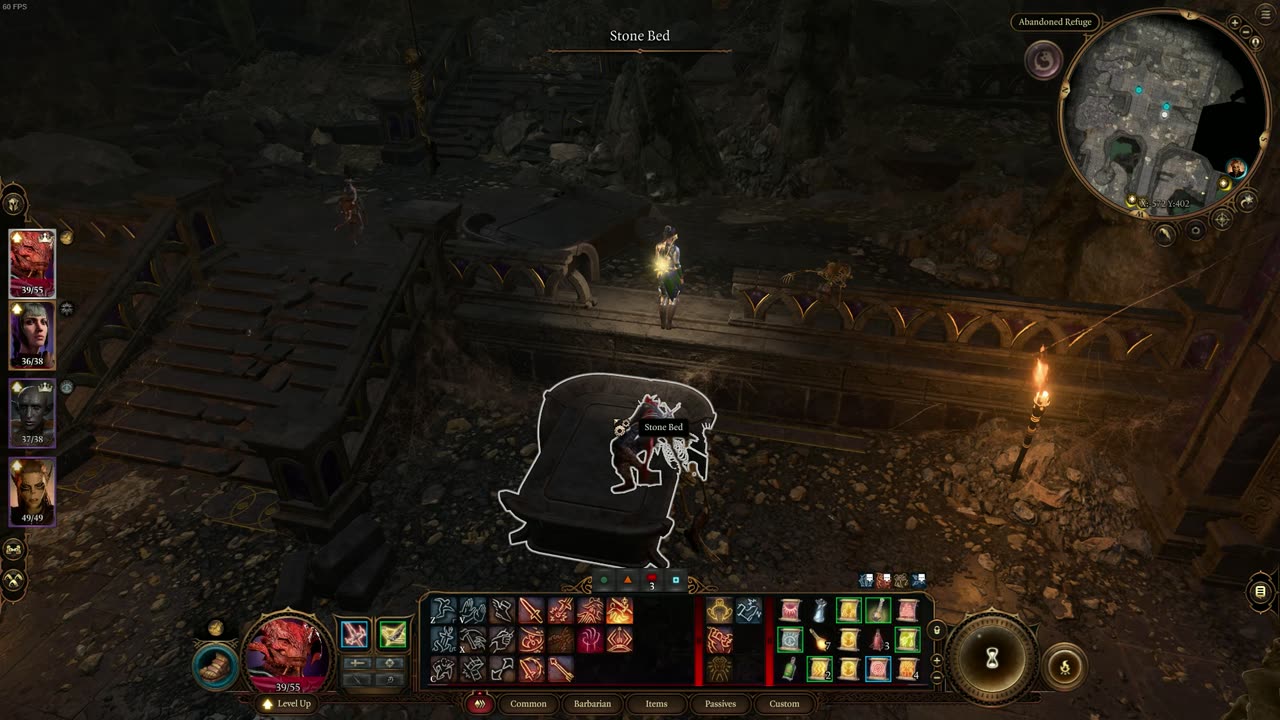Switch to the Custom hotbar tab
The width and height of the screenshot is (1280, 720).
(784, 704)
